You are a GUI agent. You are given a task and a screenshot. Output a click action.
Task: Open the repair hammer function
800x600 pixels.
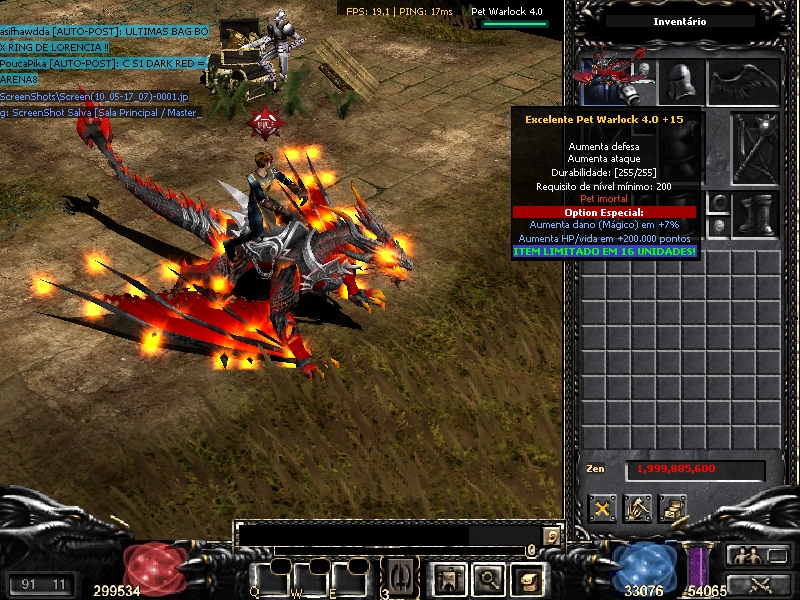pos(637,508)
